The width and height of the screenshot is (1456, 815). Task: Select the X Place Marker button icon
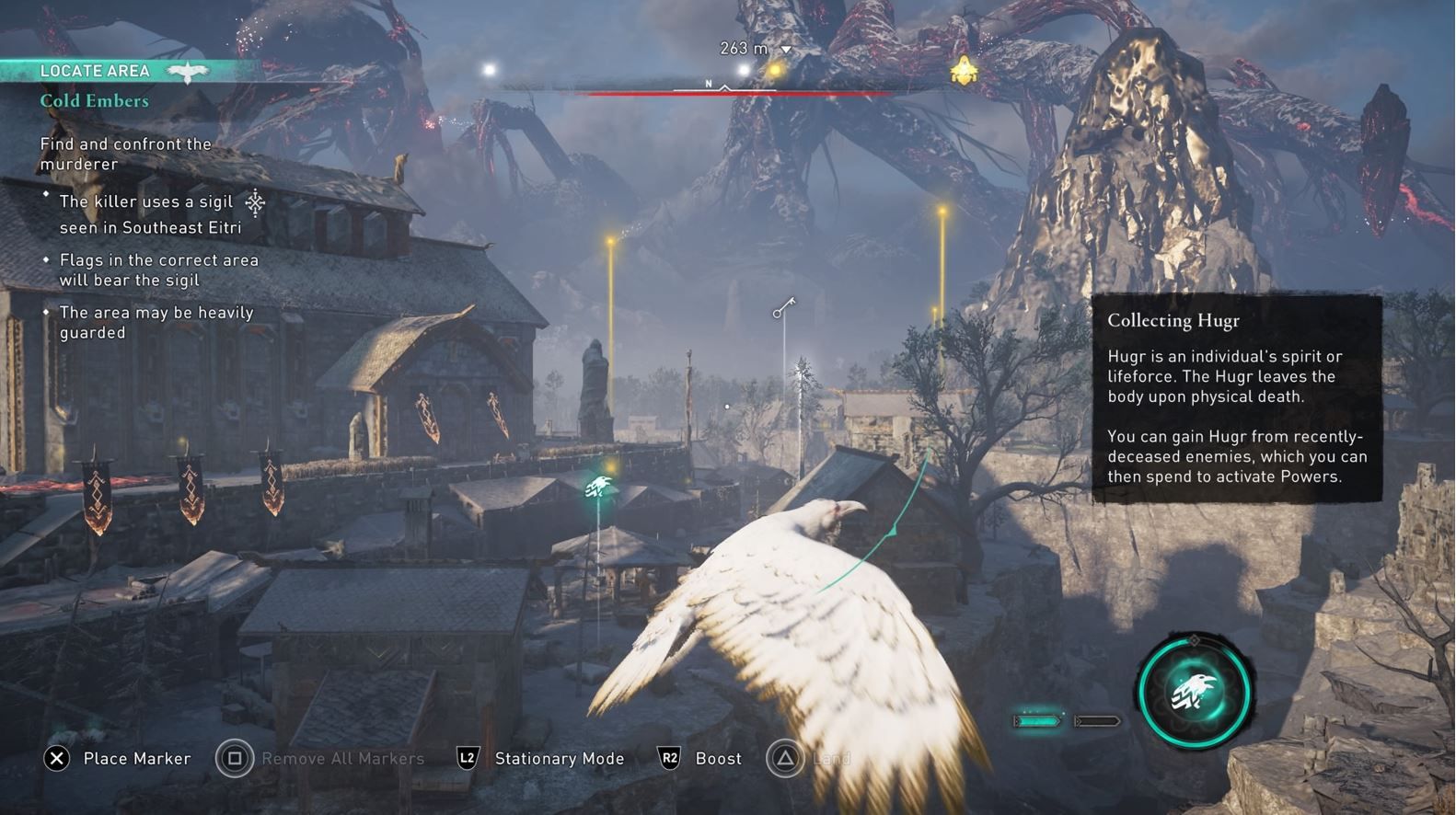pyautogui.click(x=59, y=758)
